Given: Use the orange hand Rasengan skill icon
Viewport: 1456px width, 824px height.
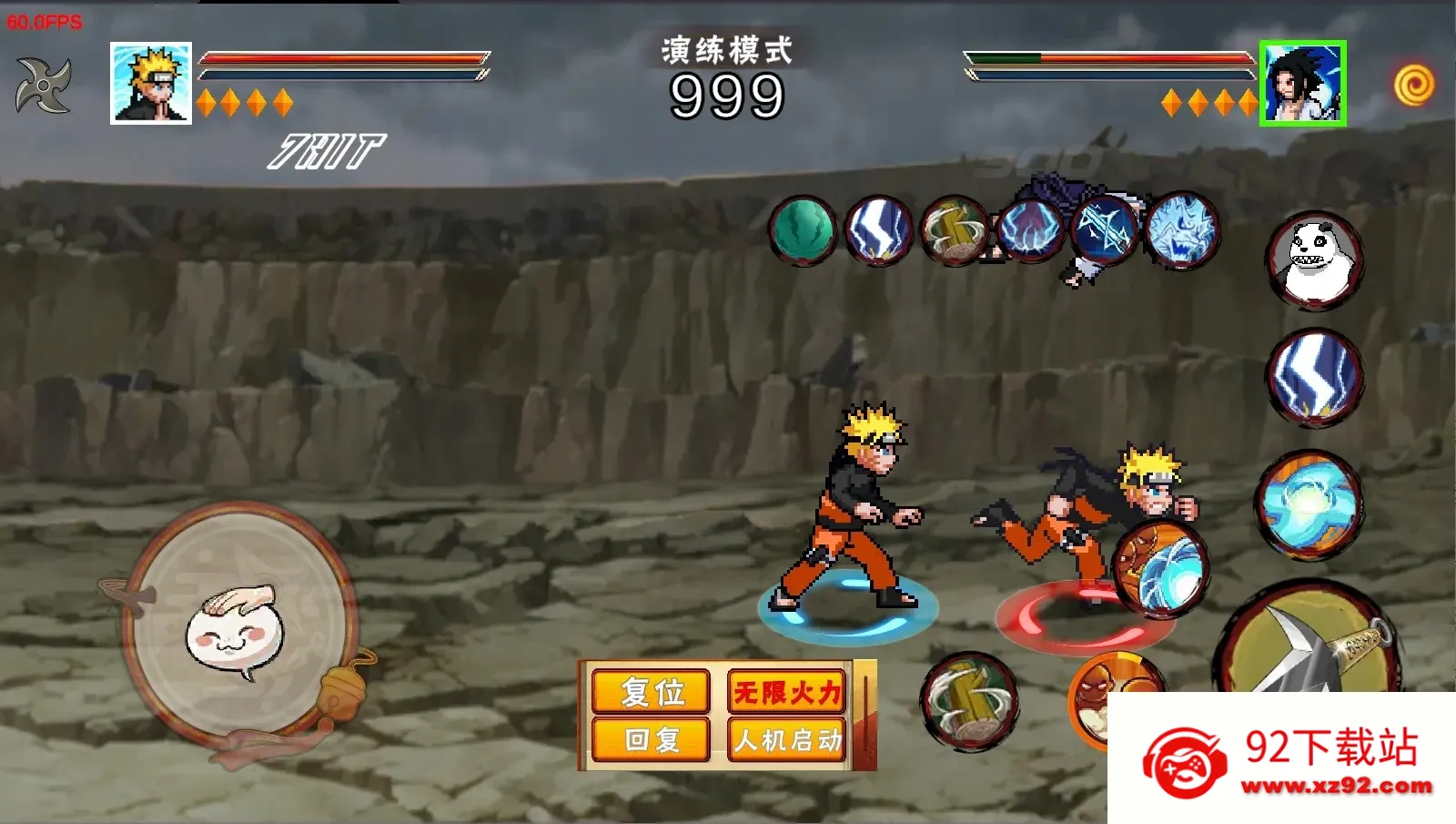Looking at the screenshot, I should coord(1161,567).
